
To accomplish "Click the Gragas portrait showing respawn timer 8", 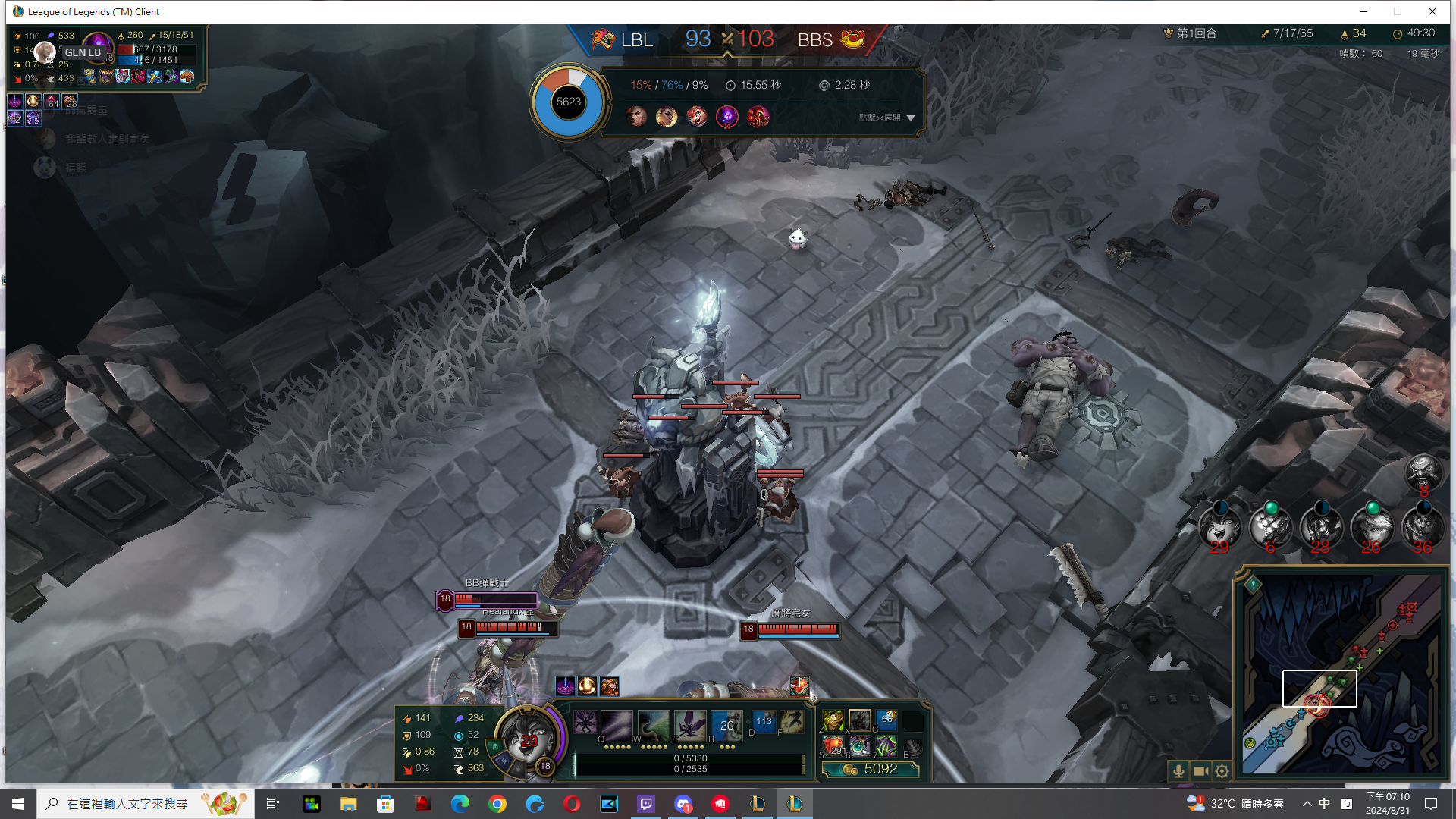I will tap(1423, 472).
